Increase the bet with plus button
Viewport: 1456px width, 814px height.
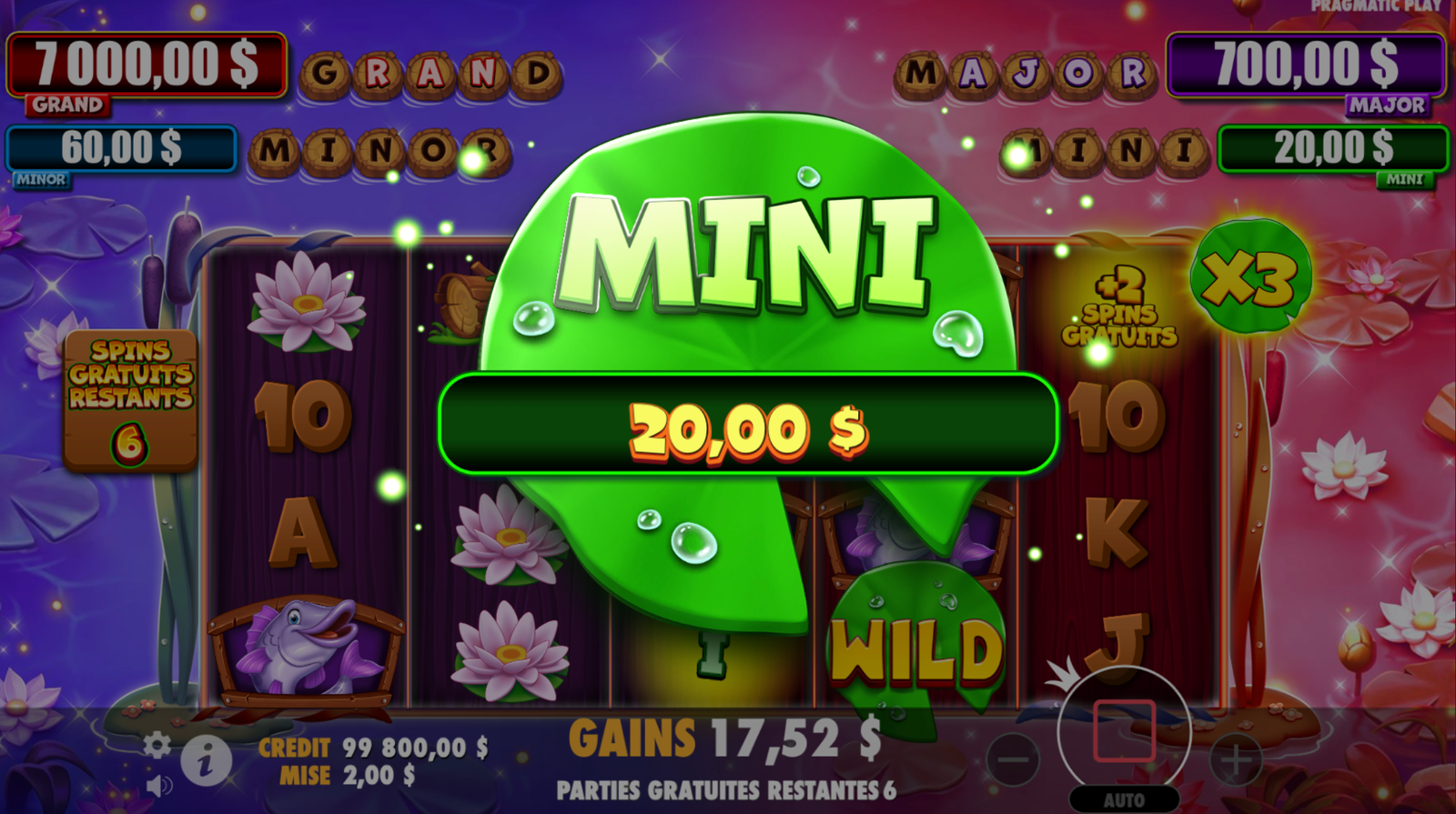1235,759
